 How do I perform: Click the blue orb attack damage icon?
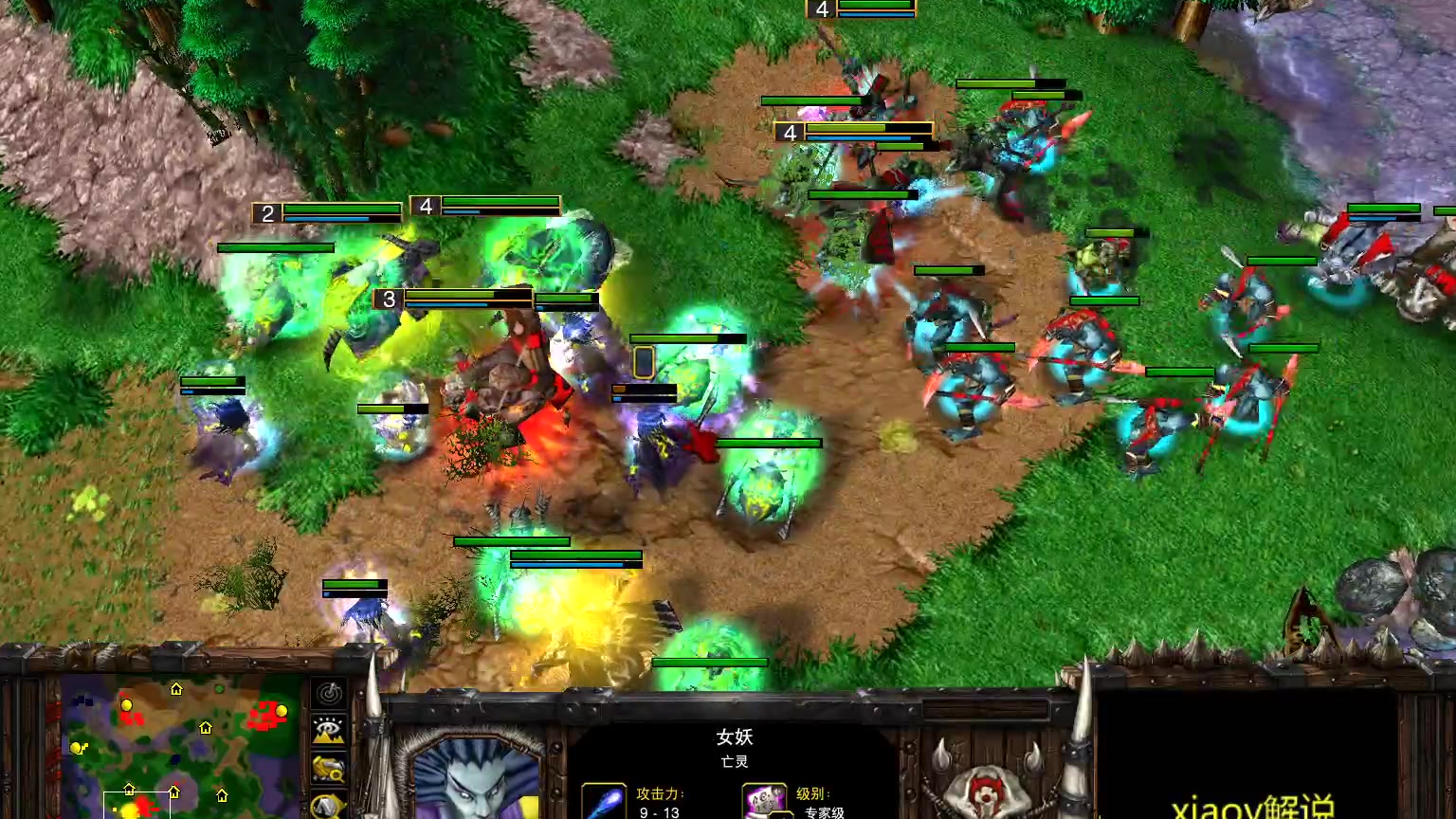(x=604, y=802)
